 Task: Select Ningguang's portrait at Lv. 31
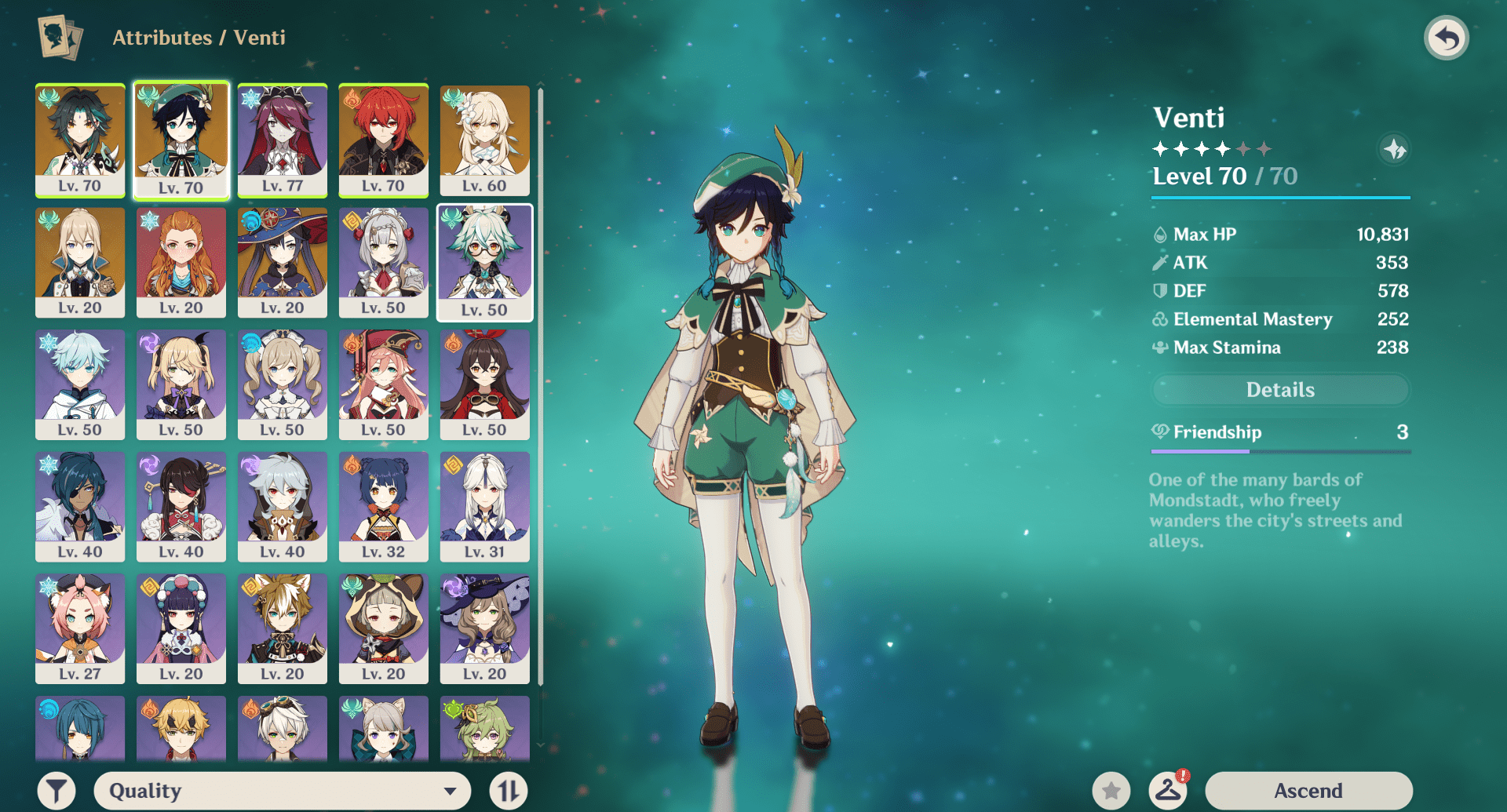click(485, 506)
